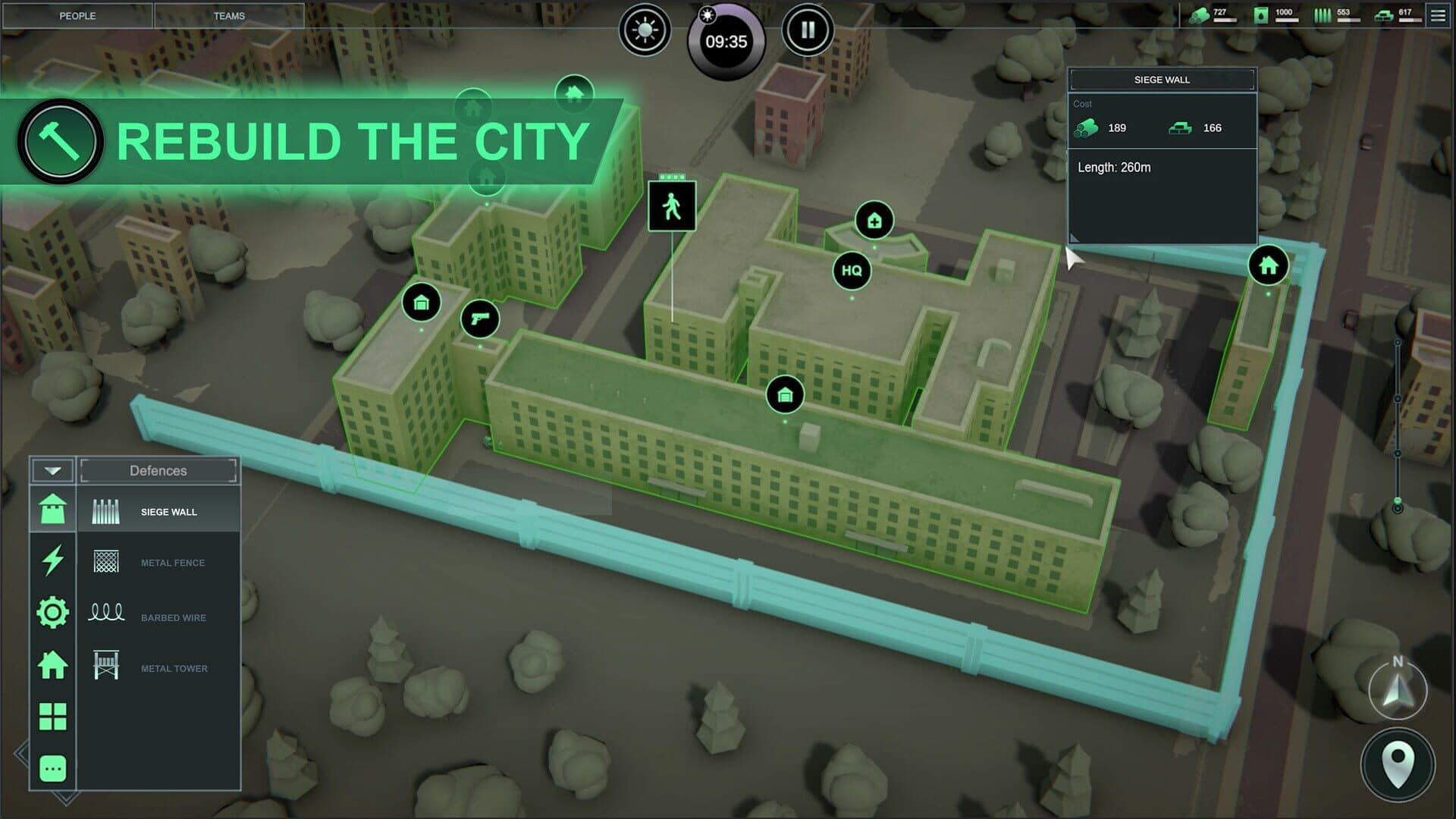Open the hamburger menu
The height and width of the screenshot is (819, 1456).
1438,15
